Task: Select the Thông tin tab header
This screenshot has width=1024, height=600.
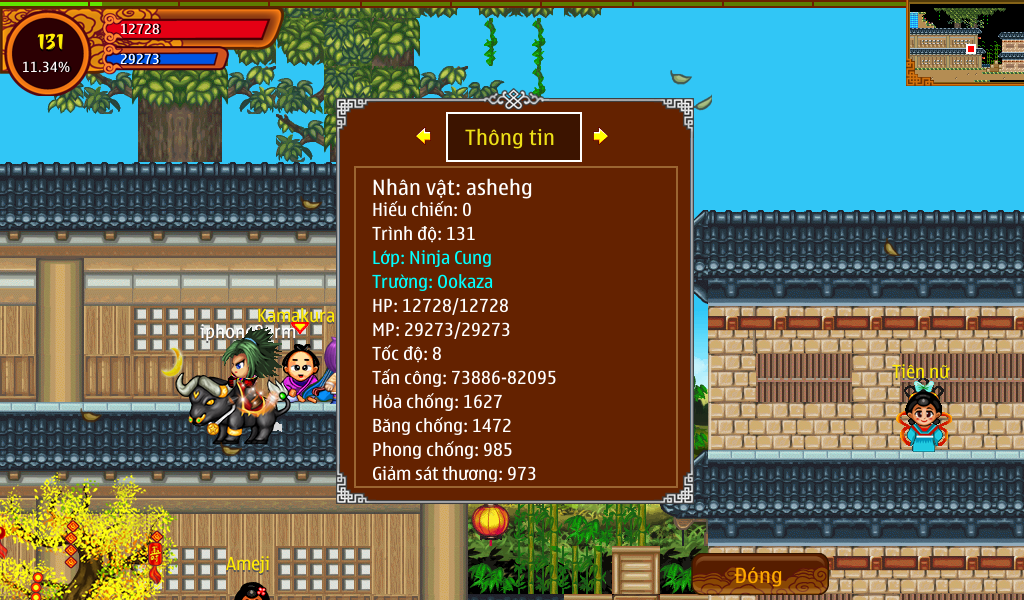Action: tap(513, 137)
